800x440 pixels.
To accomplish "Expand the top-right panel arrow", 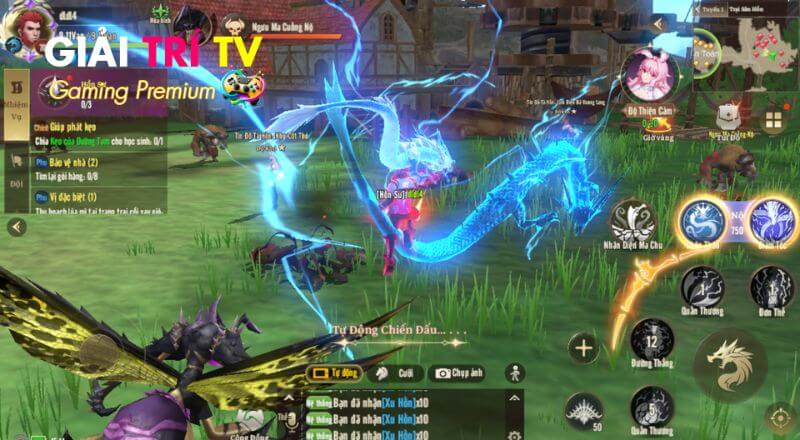I will tap(658, 23).
